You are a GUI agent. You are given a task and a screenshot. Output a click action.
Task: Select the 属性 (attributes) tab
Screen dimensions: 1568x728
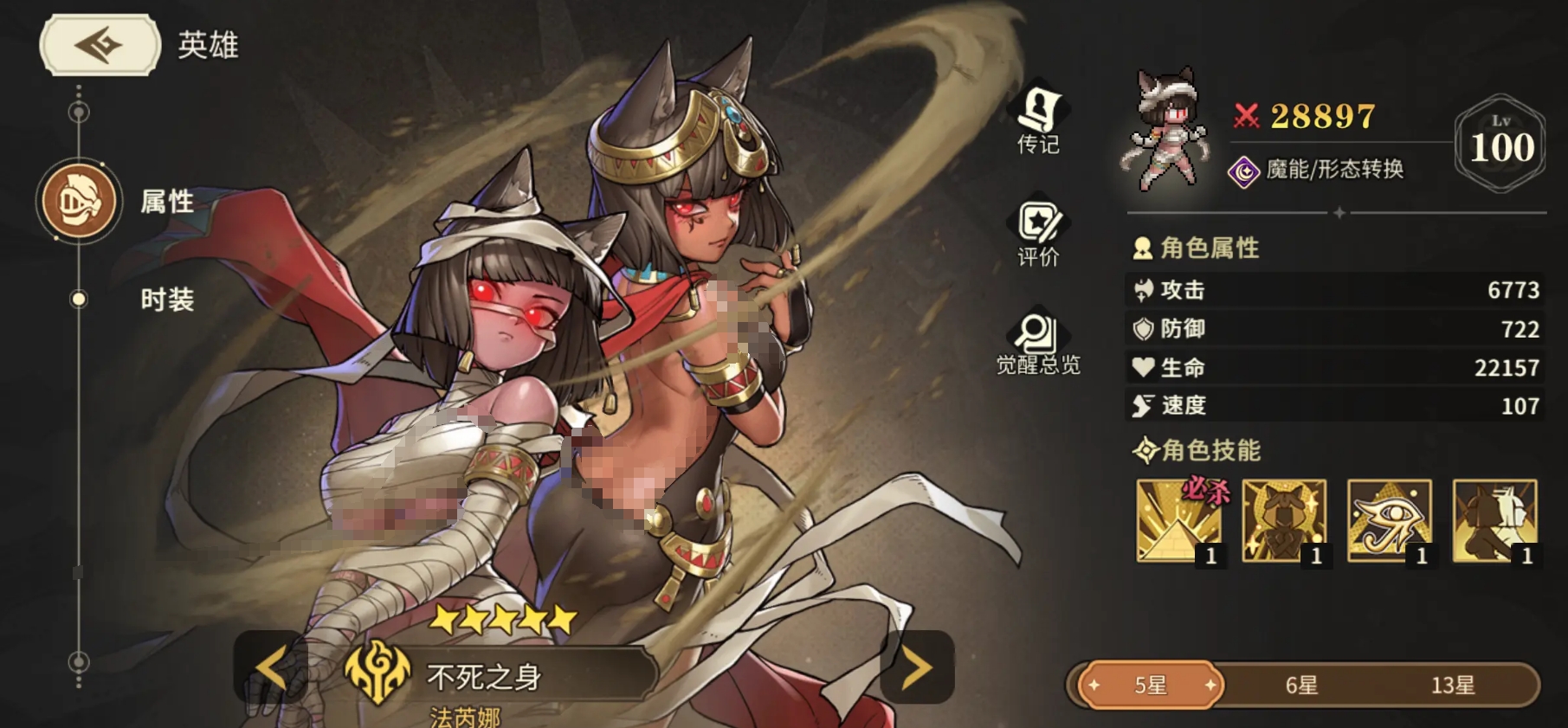167,201
